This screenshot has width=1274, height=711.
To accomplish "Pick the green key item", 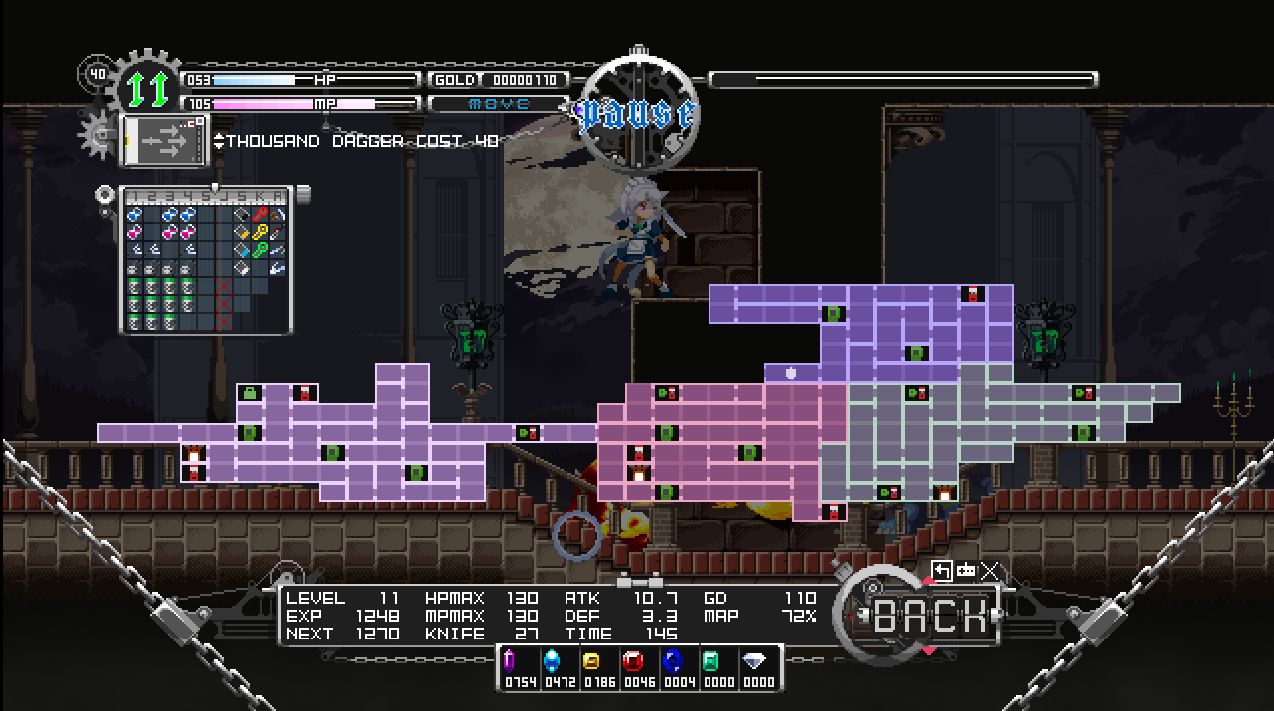I will coord(259,250).
